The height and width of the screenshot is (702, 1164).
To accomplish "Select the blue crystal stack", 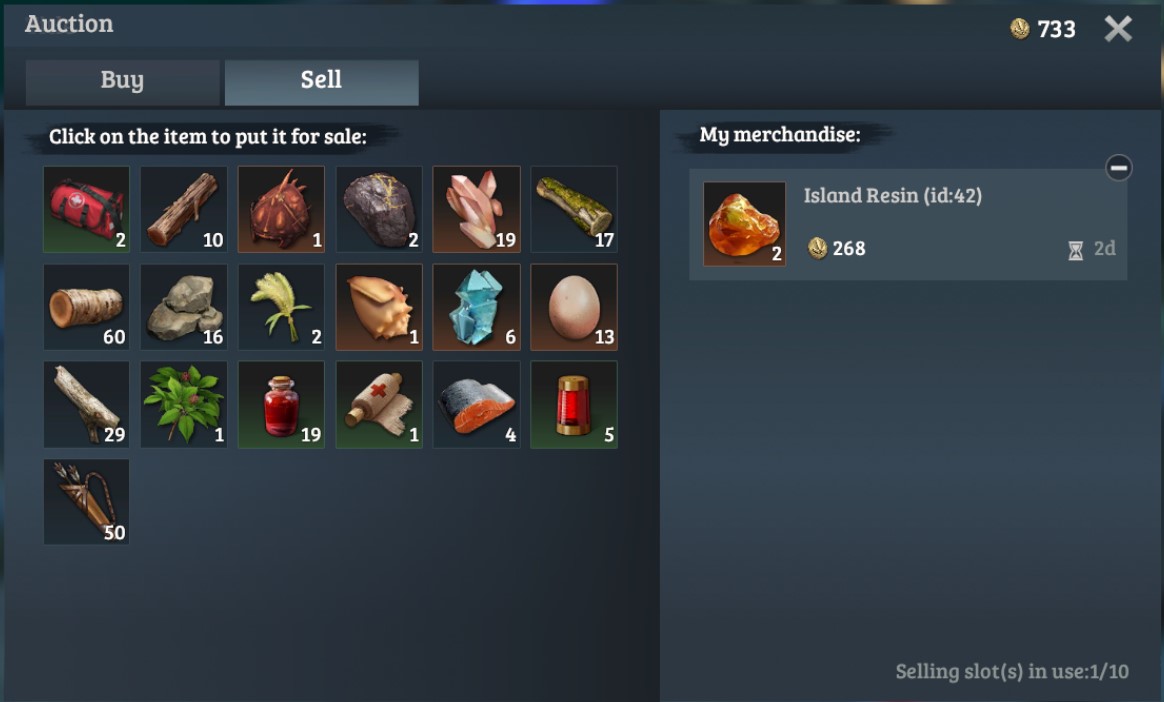I will pyautogui.click(x=476, y=307).
